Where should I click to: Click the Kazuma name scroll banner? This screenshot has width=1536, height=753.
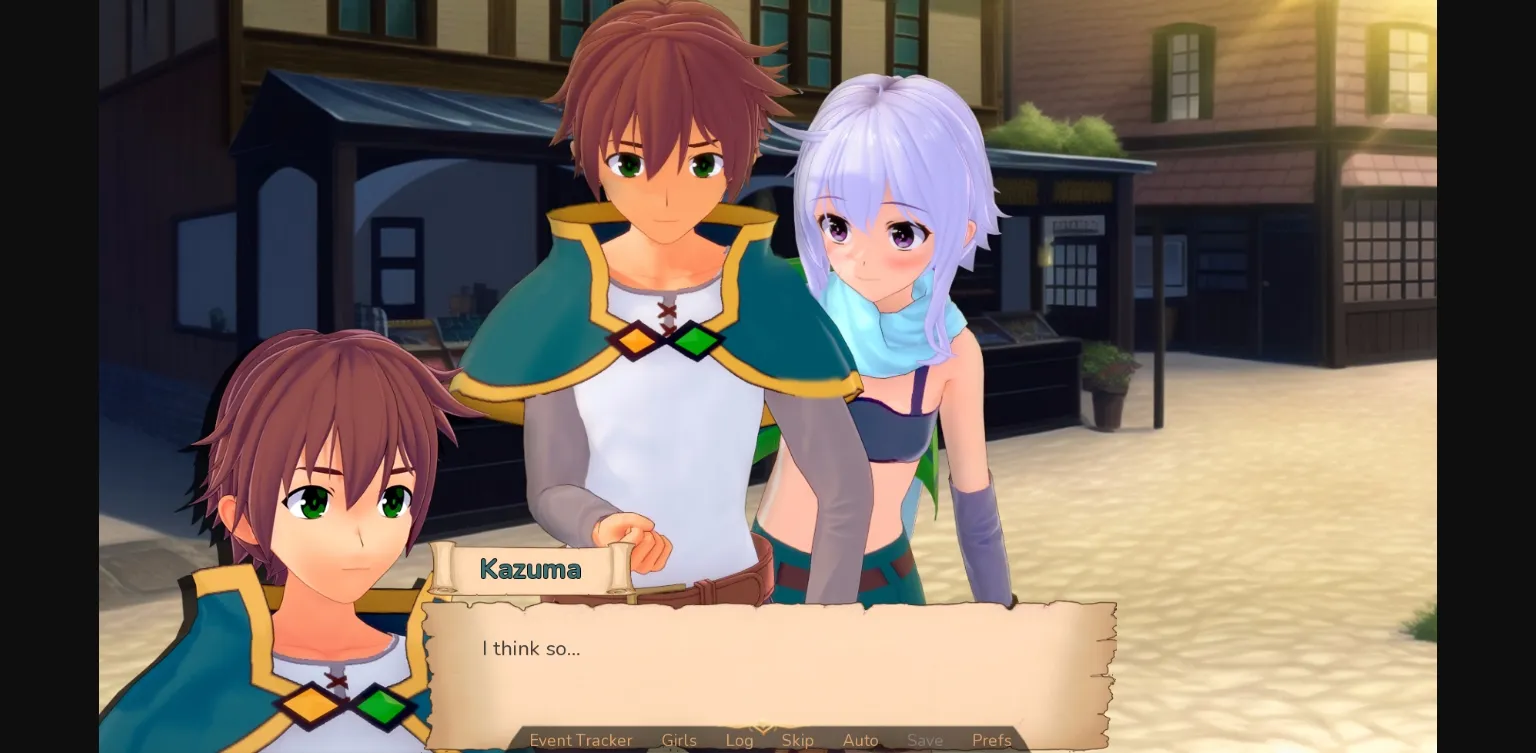530,569
